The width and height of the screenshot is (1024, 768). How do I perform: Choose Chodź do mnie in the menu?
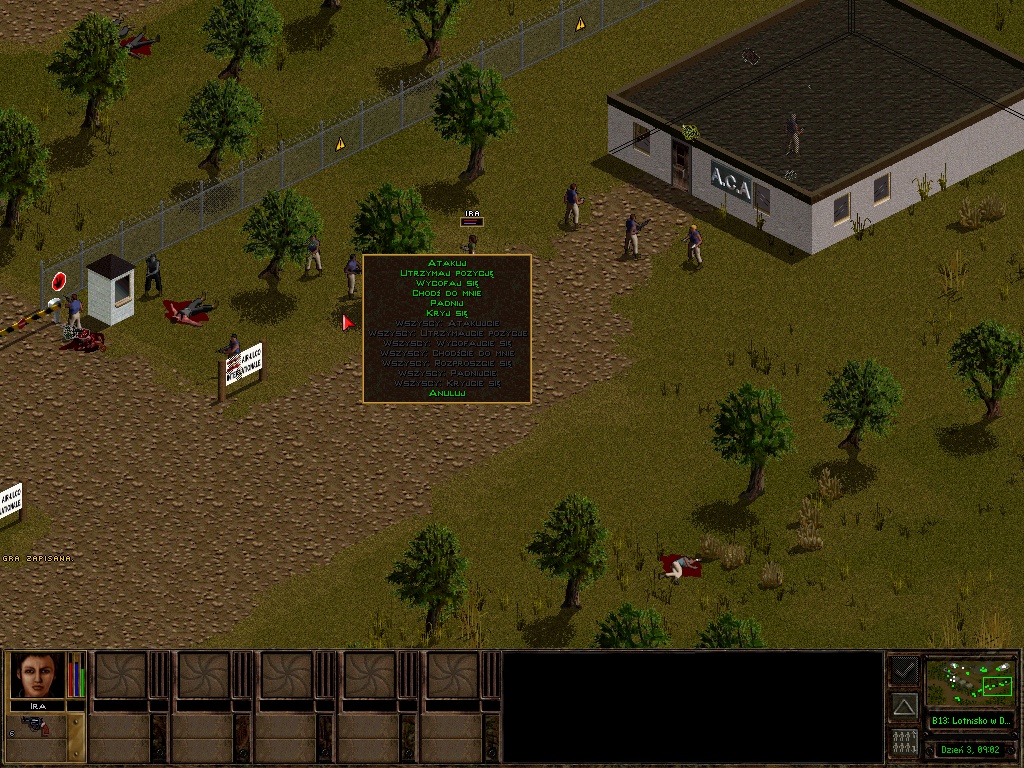pos(447,293)
